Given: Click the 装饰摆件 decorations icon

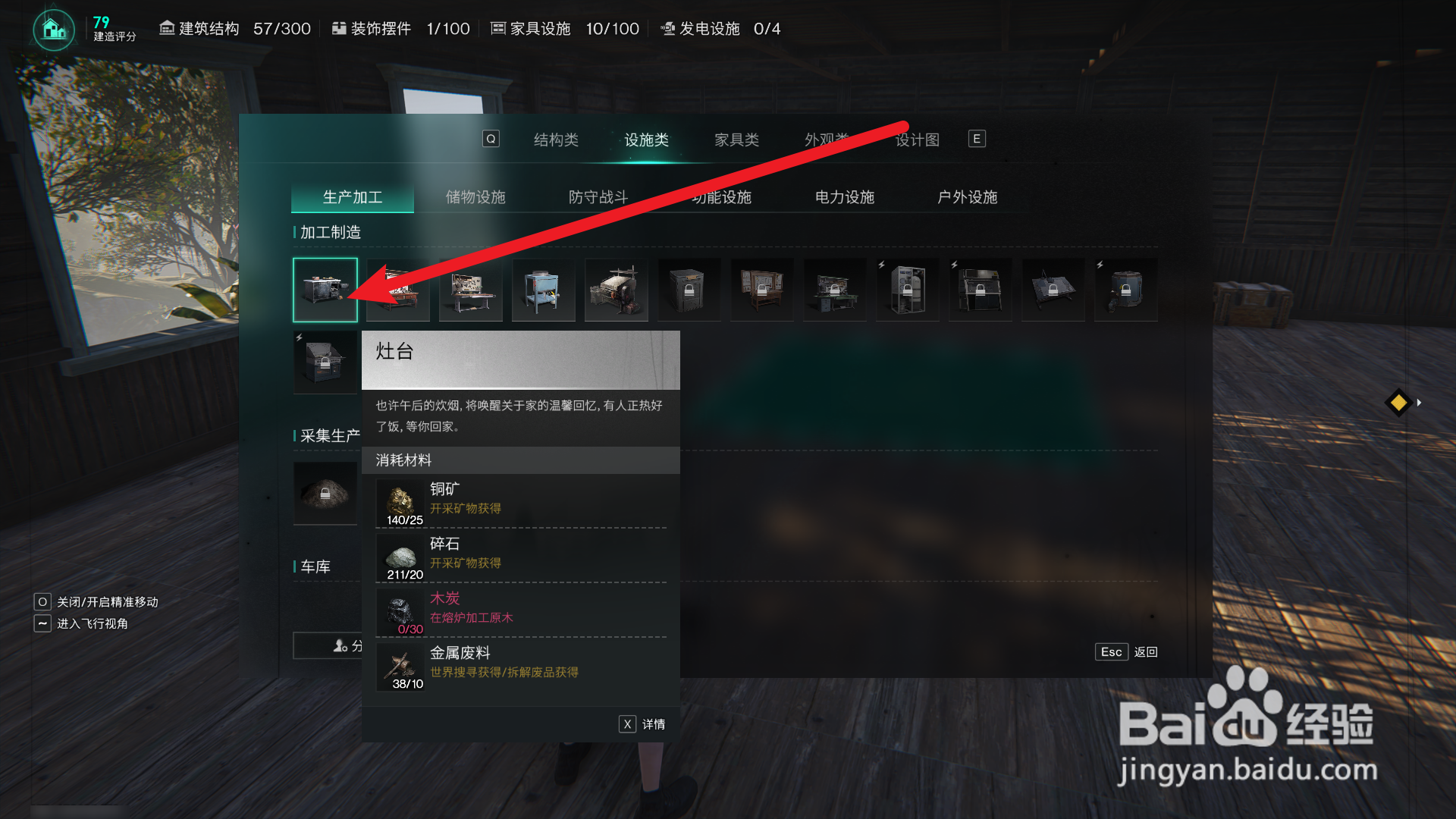Looking at the screenshot, I should pyautogui.click(x=339, y=28).
